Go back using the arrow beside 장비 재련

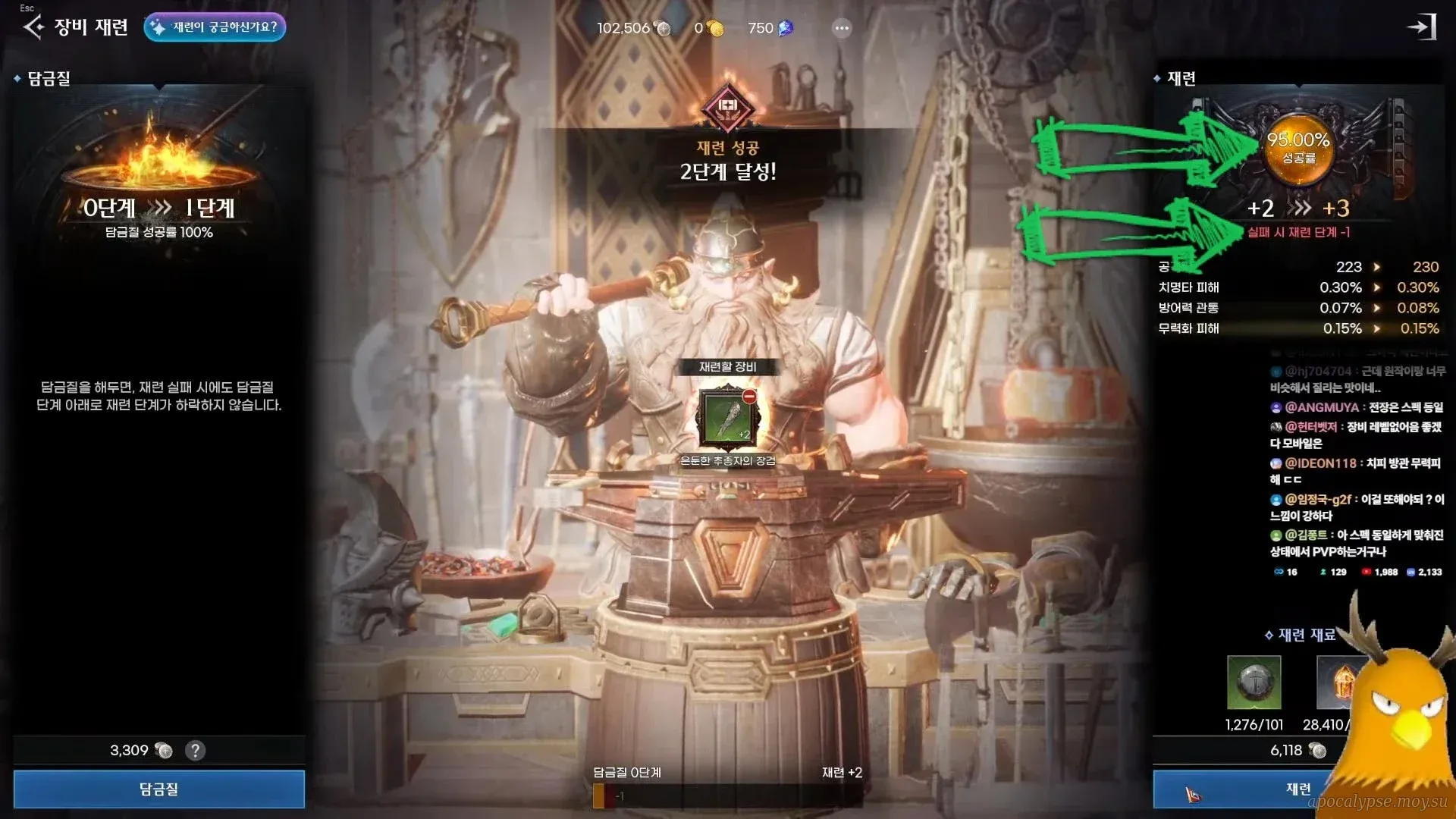tap(33, 27)
